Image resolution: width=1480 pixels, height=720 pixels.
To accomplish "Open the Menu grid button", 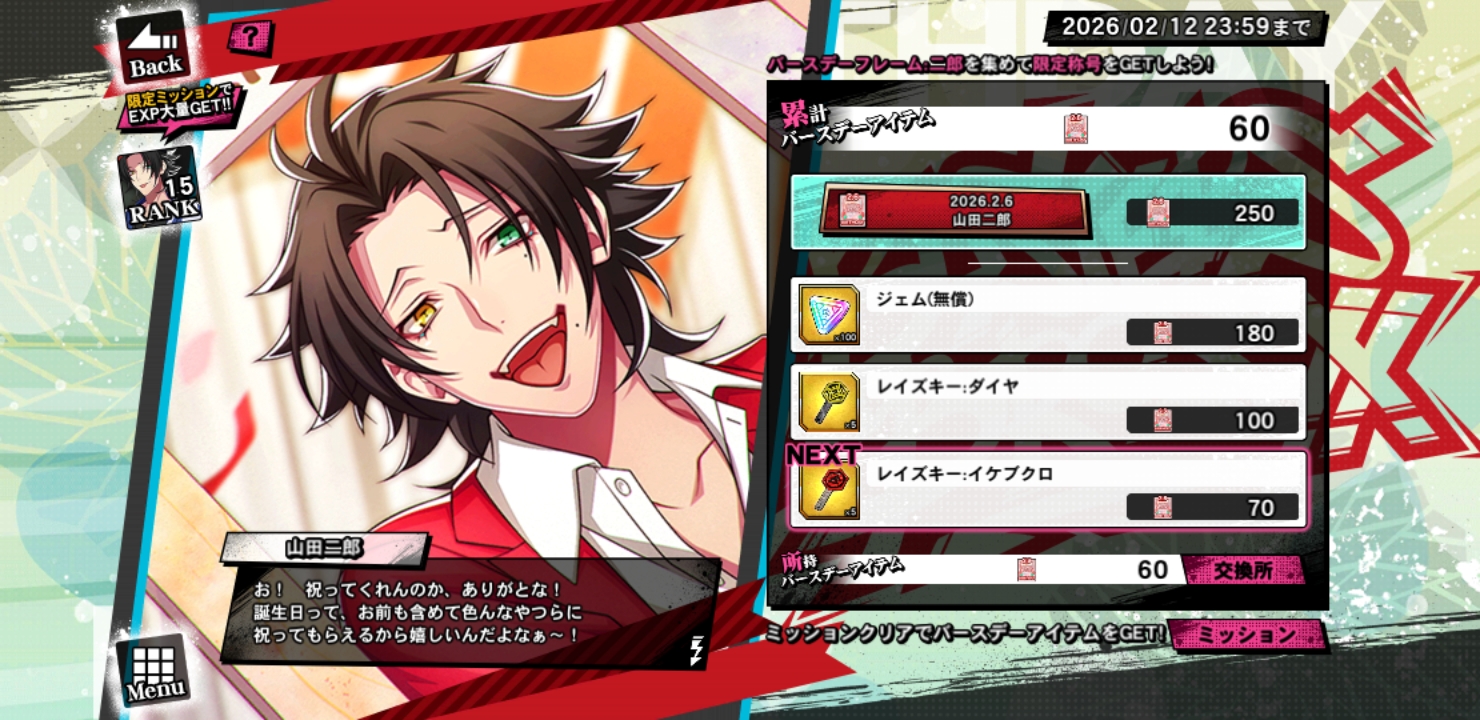I will (x=154, y=668).
